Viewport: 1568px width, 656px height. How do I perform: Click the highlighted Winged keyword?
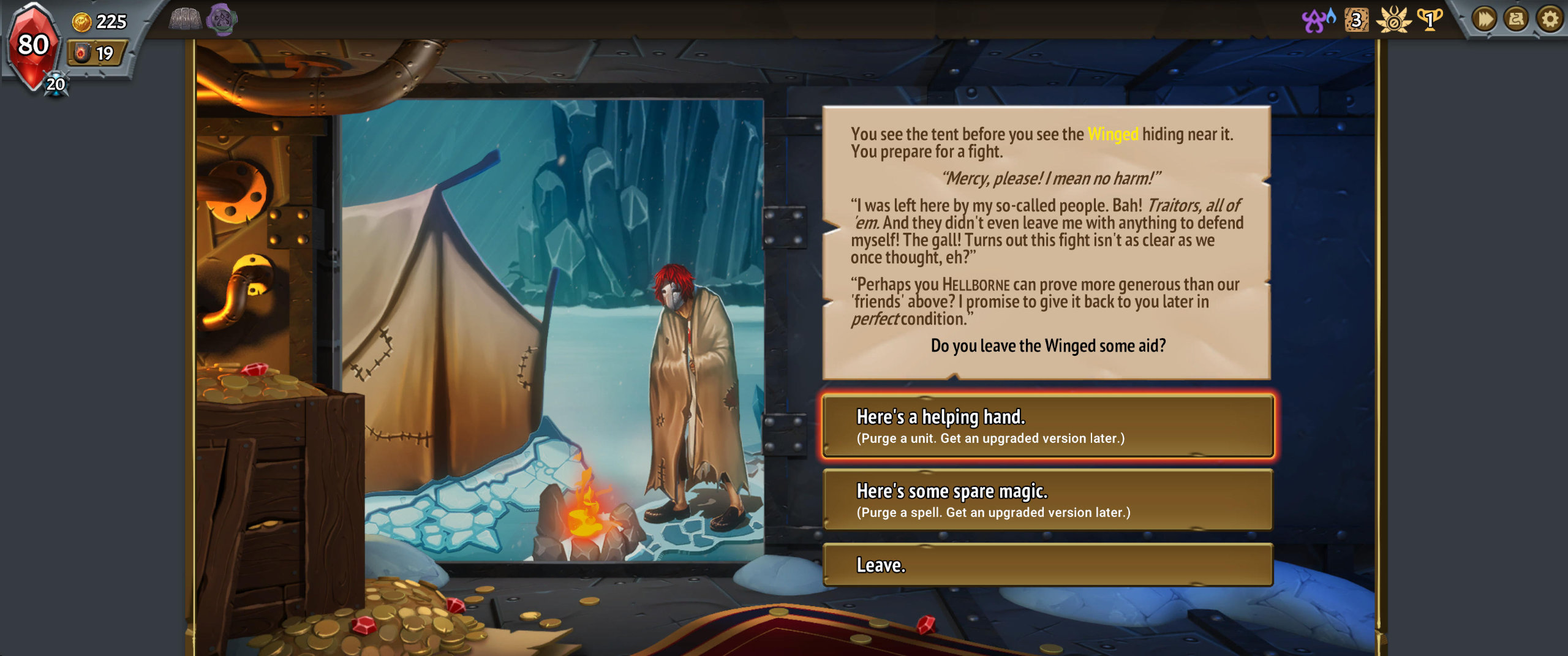[x=1112, y=134]
